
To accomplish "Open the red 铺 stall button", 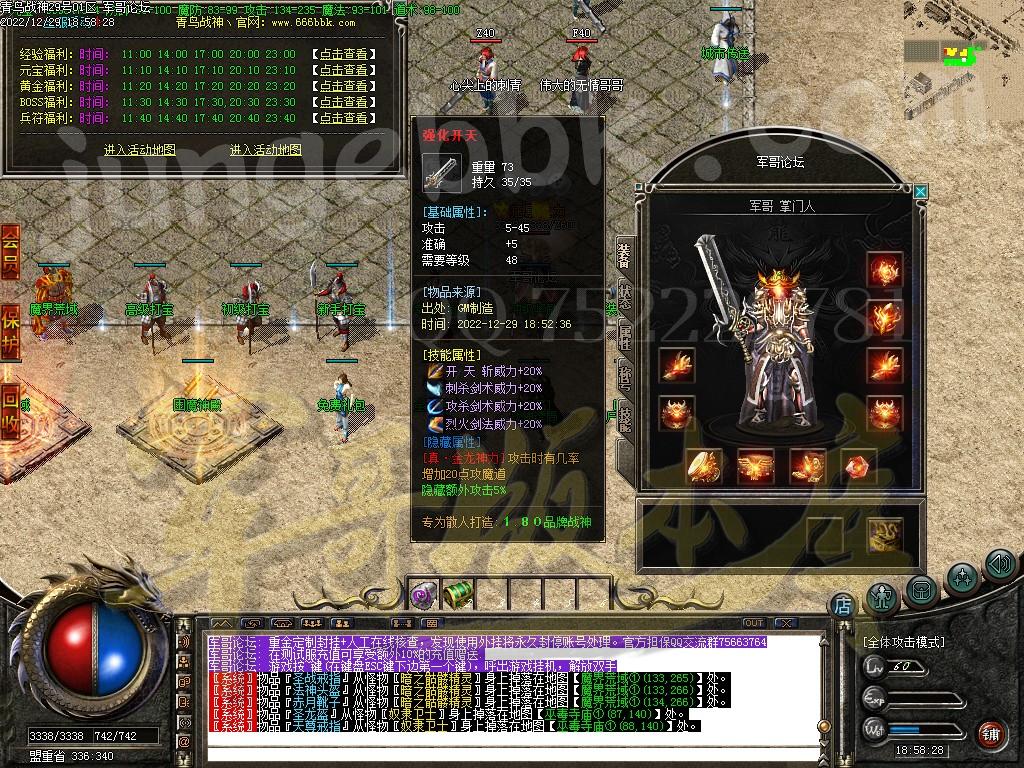I will pos(991,734).
